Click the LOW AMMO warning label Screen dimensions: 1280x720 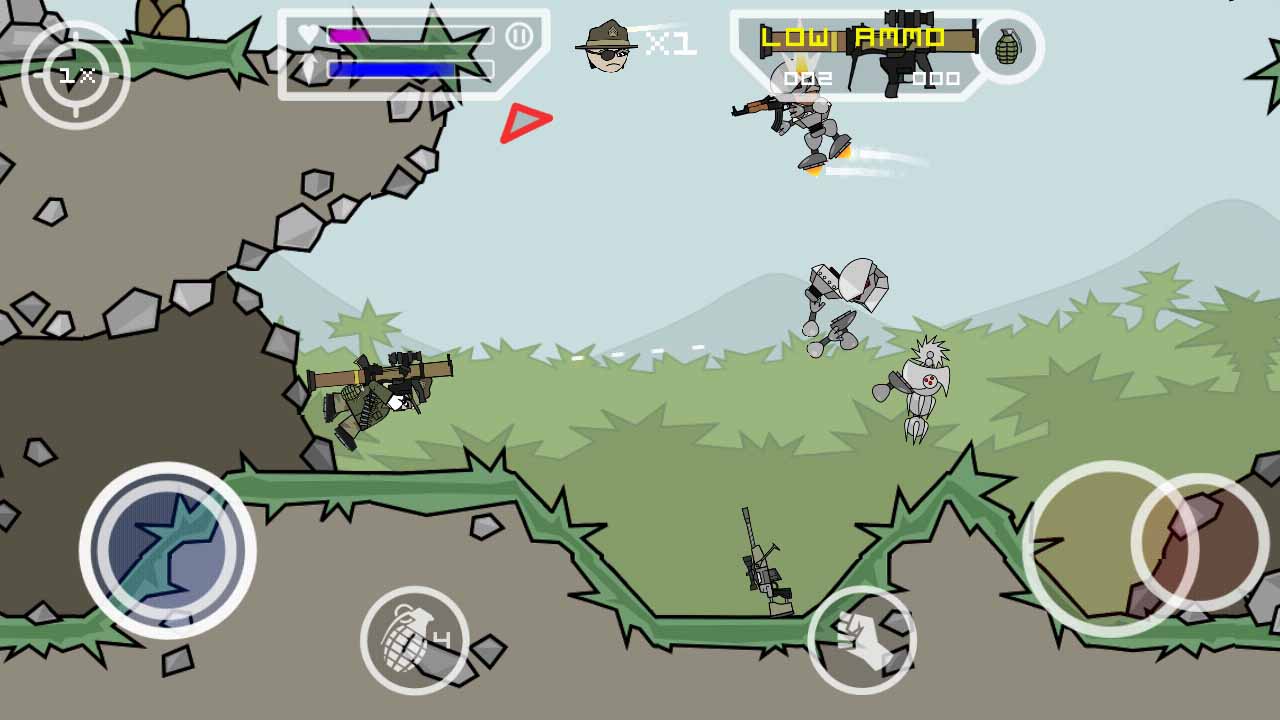pyautogui.click(x=853, y=36)
